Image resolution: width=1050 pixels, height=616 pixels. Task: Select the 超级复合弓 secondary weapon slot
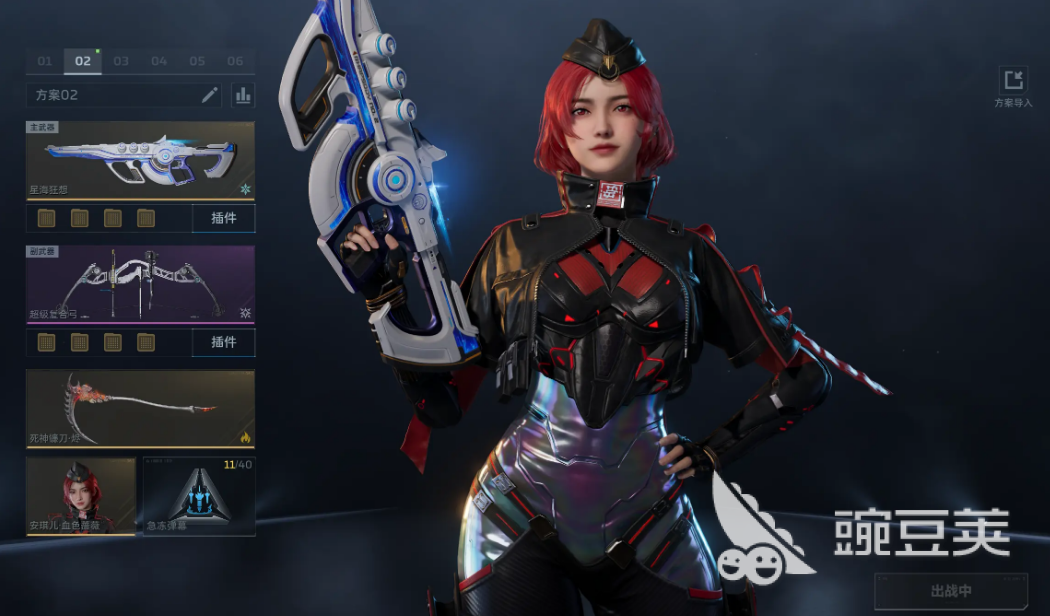[140, 285]
